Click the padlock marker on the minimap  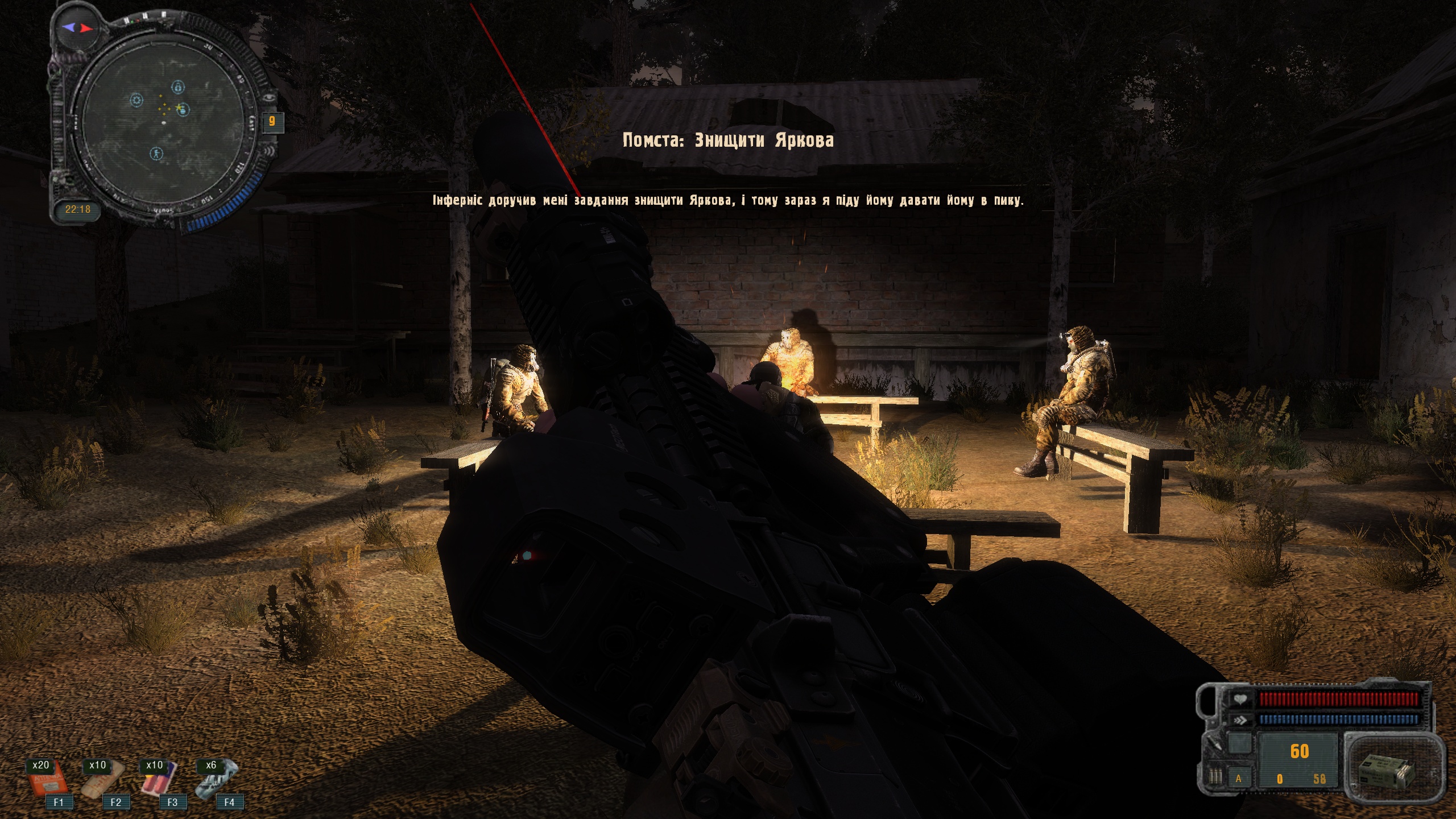click(179, 87)
